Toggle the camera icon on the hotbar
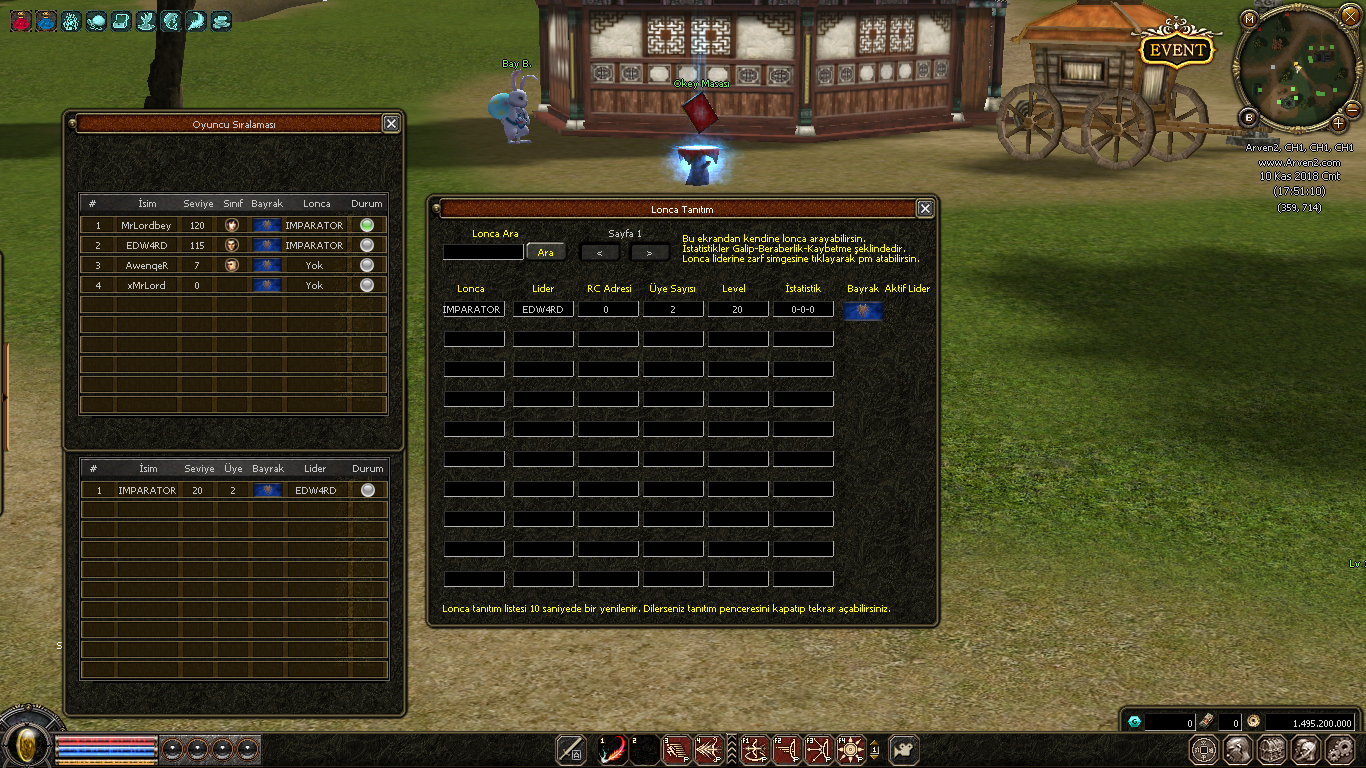The width and height of the screenshot is (1366, 768). point(904,749)
